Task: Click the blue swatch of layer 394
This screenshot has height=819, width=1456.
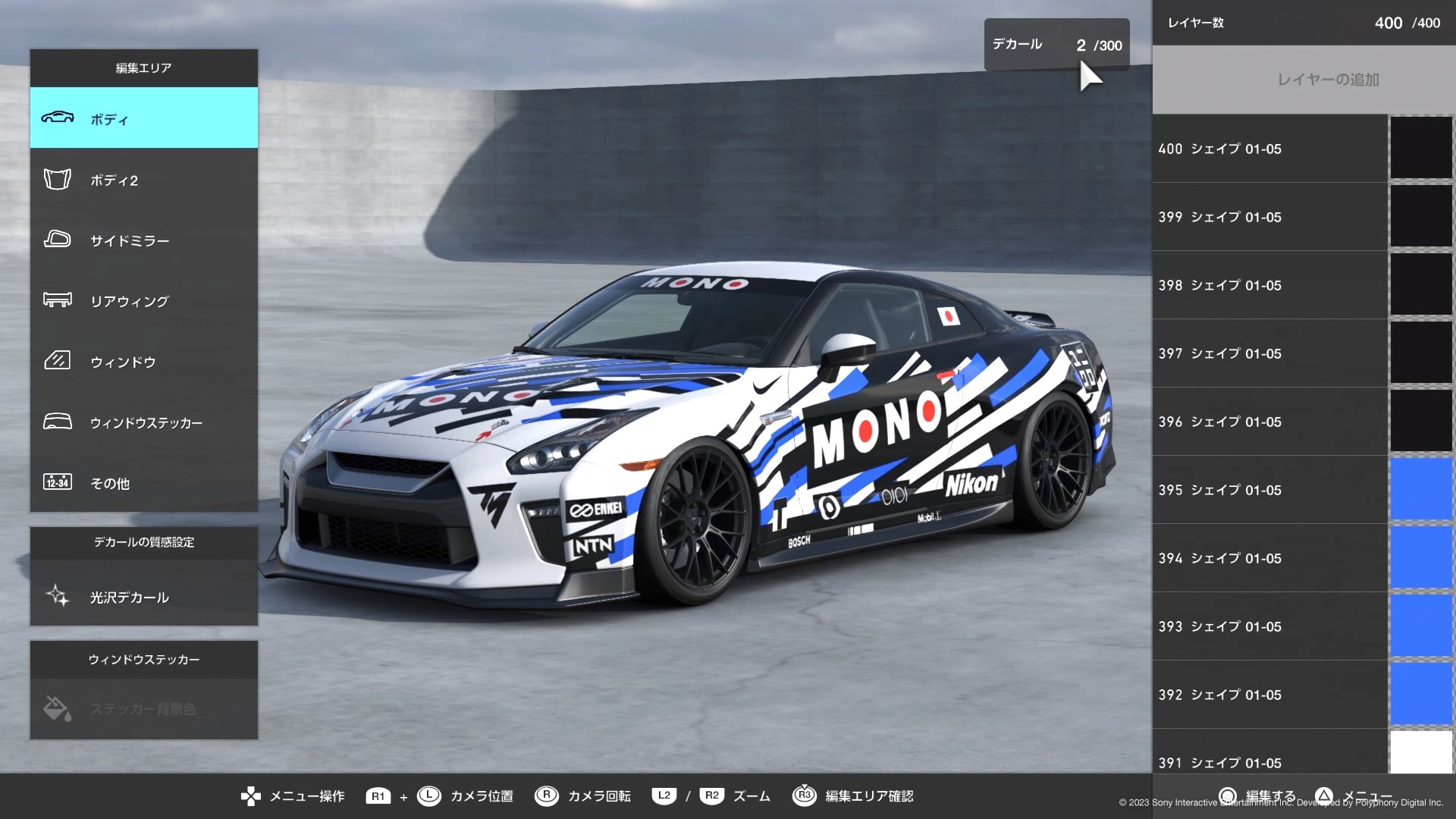Action: 1421,558
